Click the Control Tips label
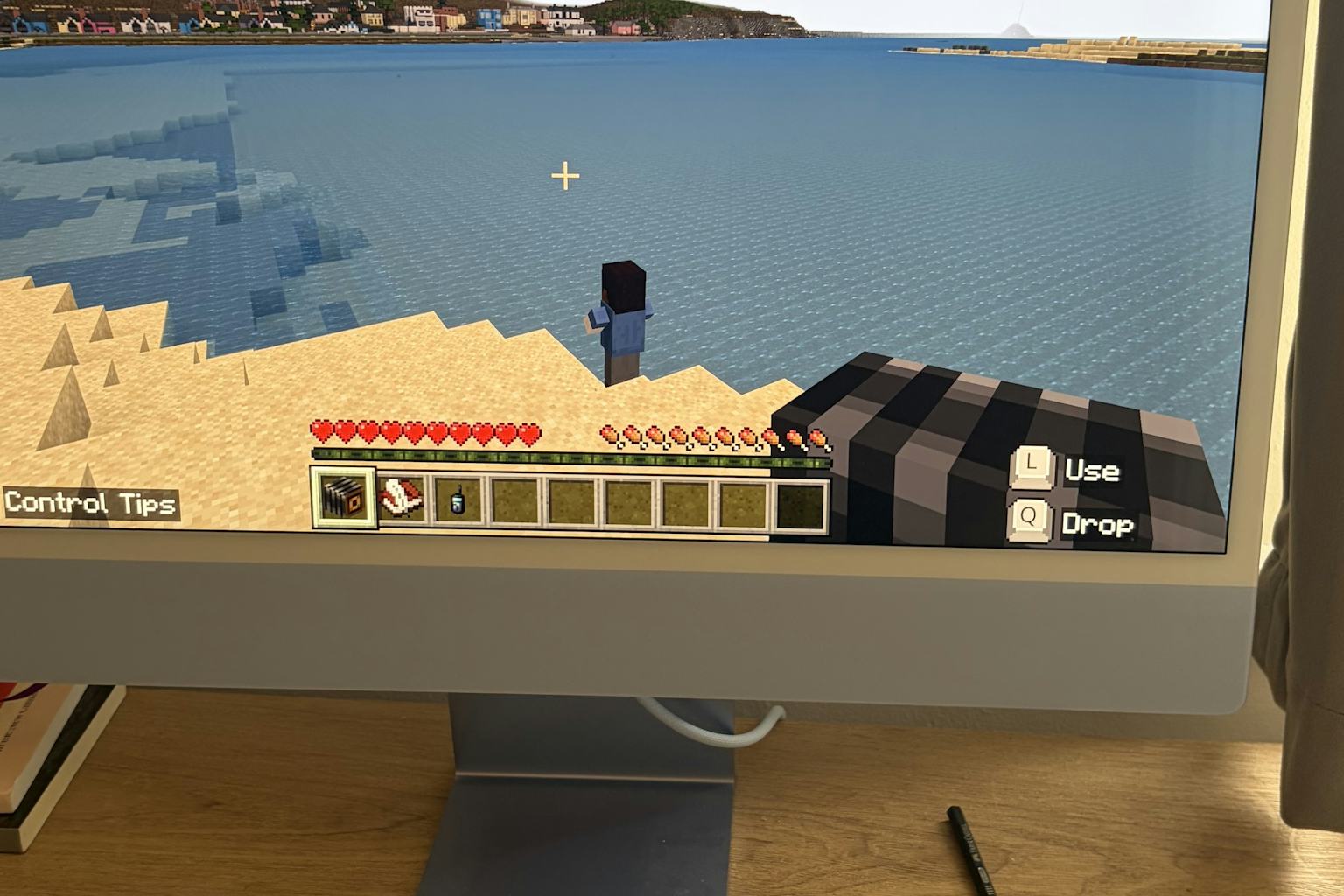This screenshot has width=1344, height=896. (90, 505)
